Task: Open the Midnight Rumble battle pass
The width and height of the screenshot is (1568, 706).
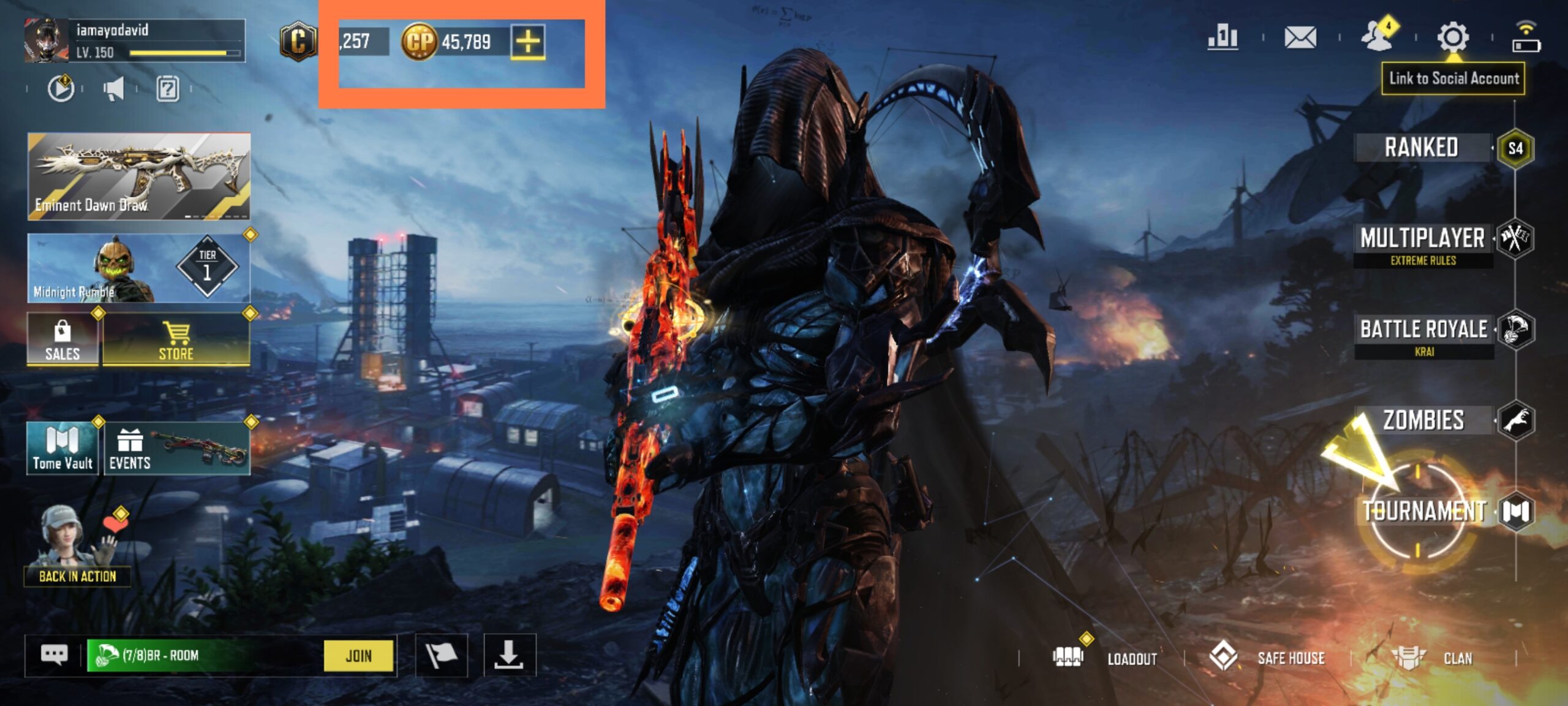Action: pos(139,268)
